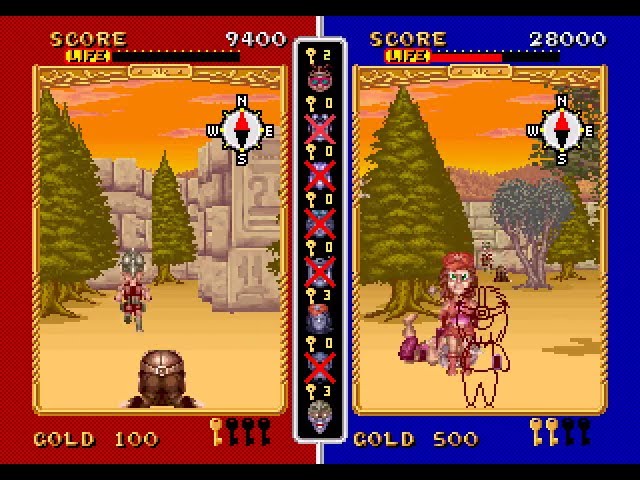This screenshot has height=480, width=640.
Task: Click the red player's single gold key
Action: 216,432
